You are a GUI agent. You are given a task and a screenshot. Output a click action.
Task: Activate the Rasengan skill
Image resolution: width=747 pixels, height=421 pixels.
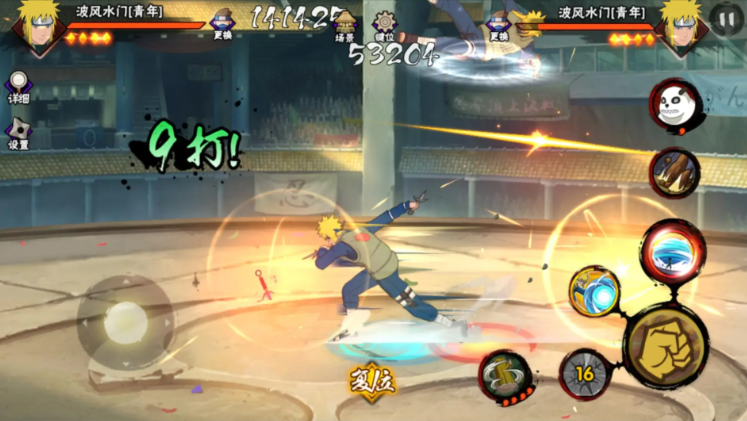pyautogui.click(x=594, y=291)
